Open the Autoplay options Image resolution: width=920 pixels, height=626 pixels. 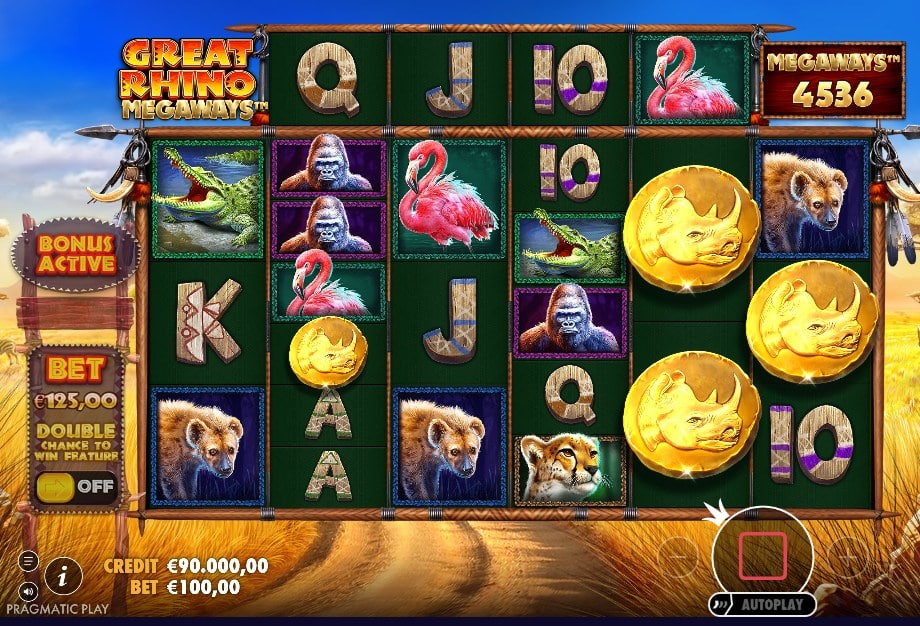tap(763, 605)
